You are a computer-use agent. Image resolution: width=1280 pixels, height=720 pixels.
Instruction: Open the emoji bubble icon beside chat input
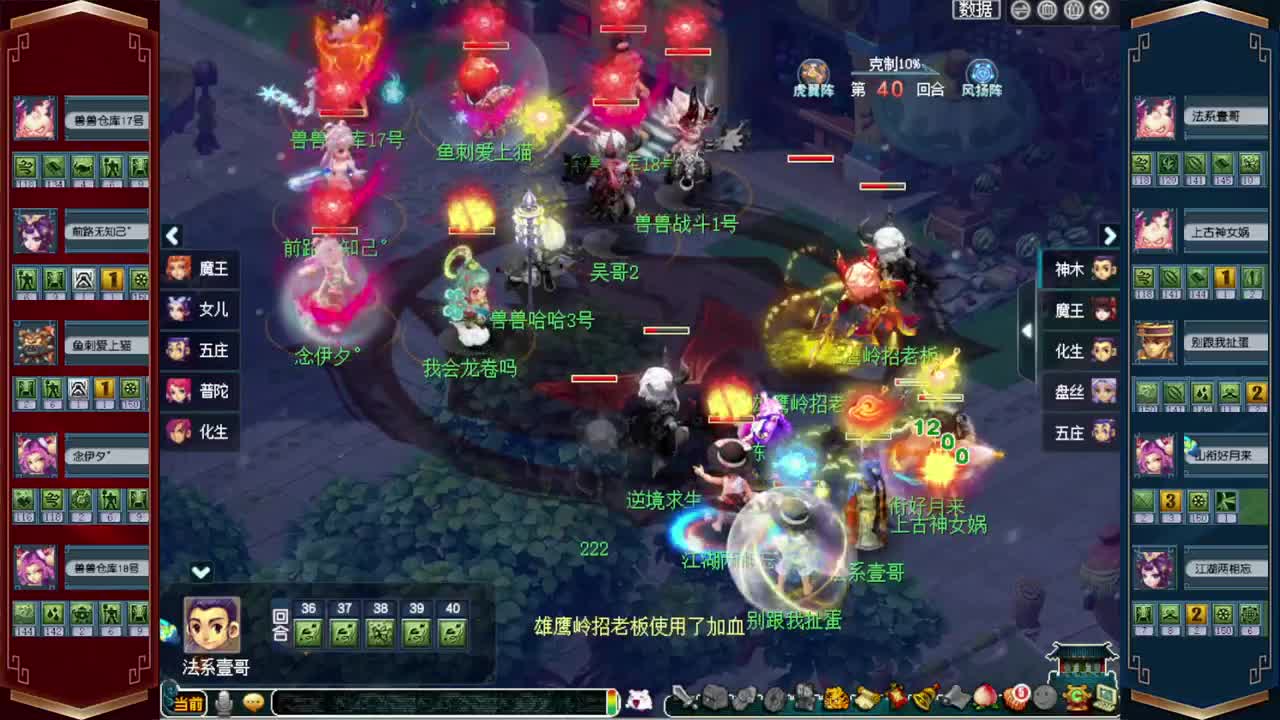254,703
